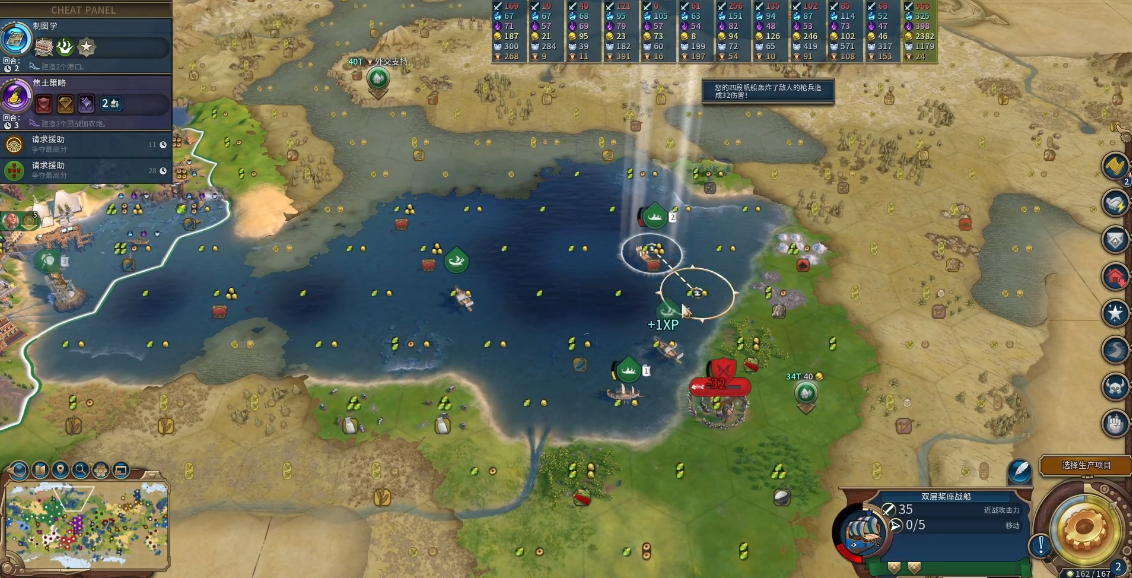Click the fist notification icon
This screenshot has width=1132, height=578.
(x=1116, y=423)
